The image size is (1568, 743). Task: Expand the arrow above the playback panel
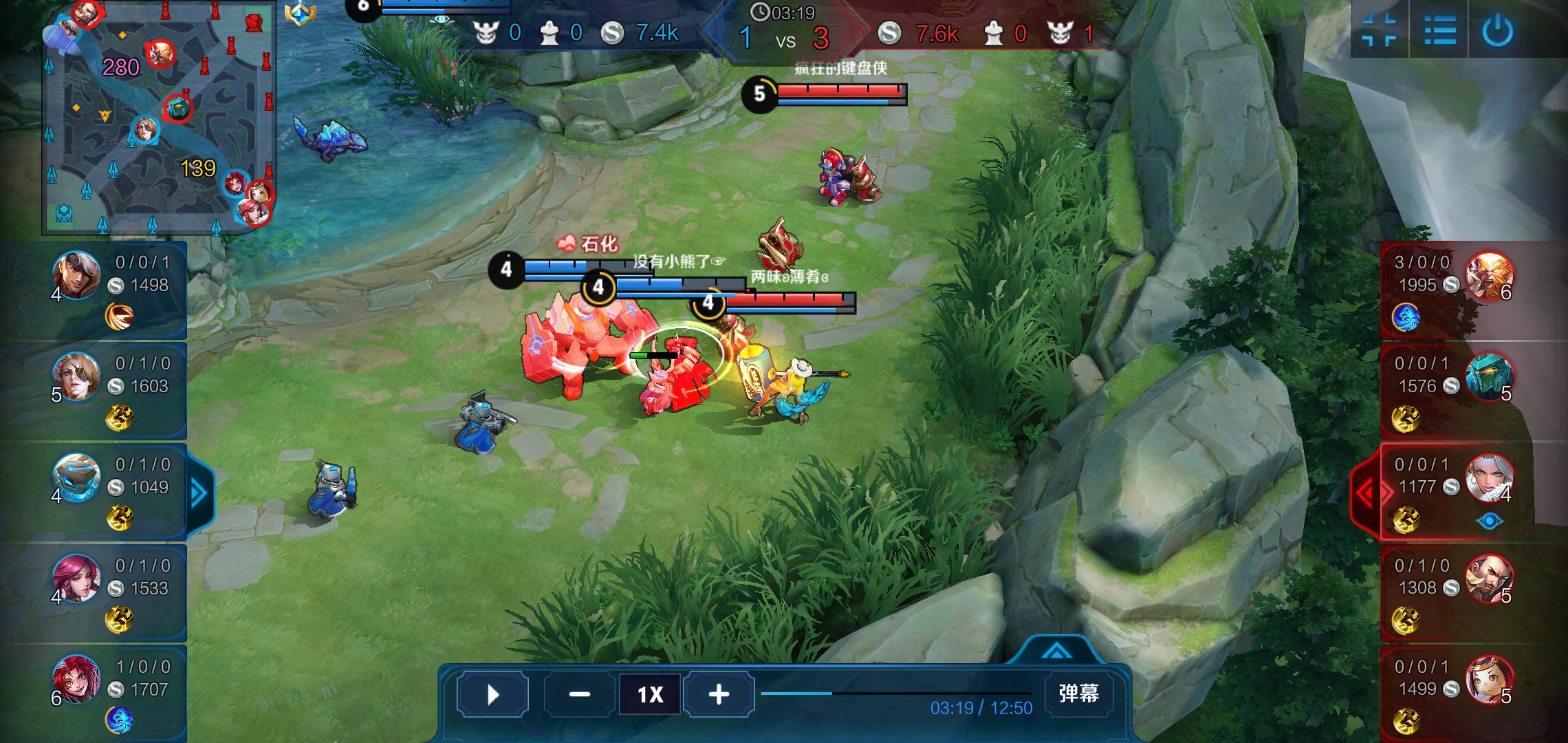pos(1056,650)
